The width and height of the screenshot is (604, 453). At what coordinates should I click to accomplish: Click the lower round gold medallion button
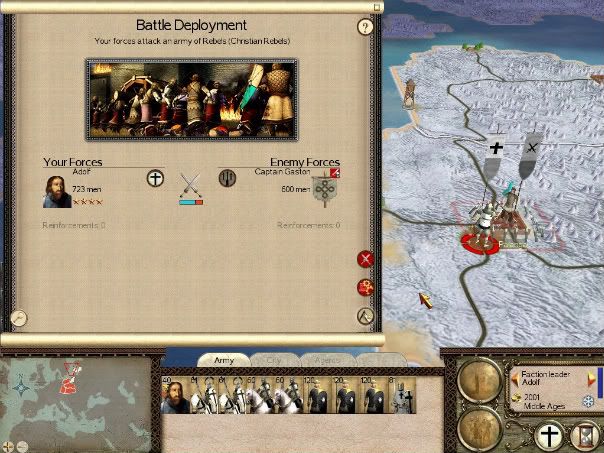[478, 429]
